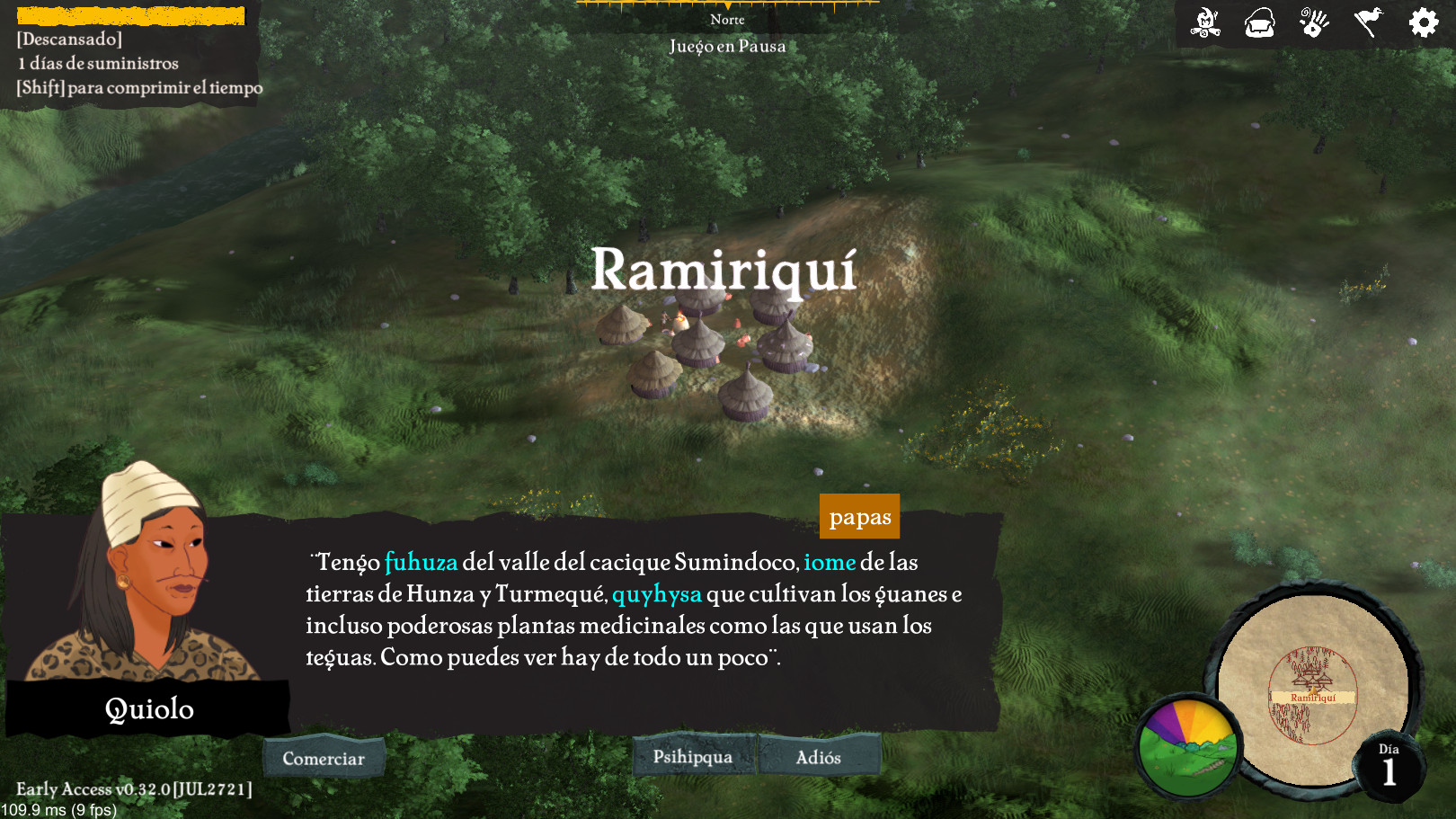Click the time-of-day landscape dial
1456x819 pixels.
pos(1187,748)
